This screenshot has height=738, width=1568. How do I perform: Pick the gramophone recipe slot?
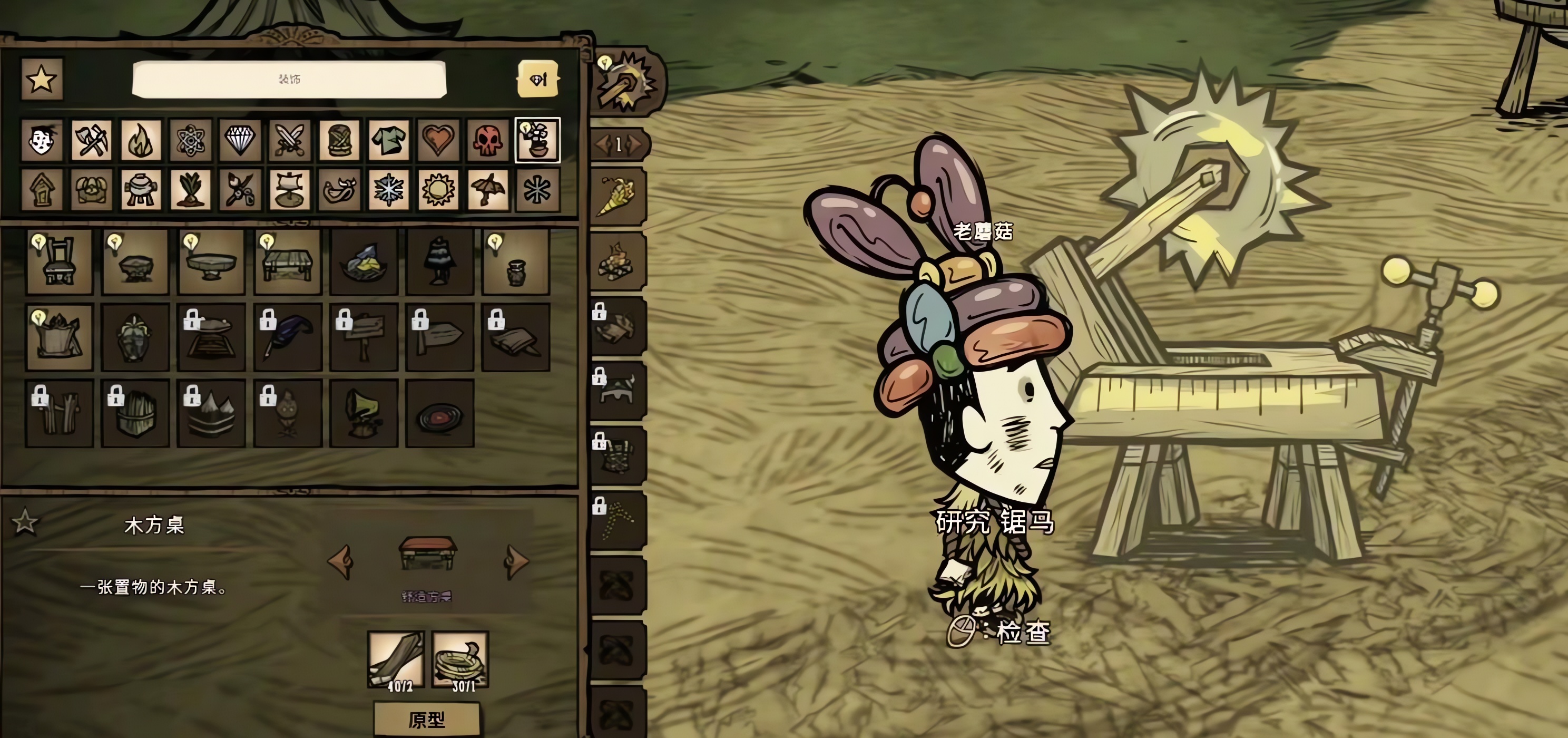[x=364, y=413]
